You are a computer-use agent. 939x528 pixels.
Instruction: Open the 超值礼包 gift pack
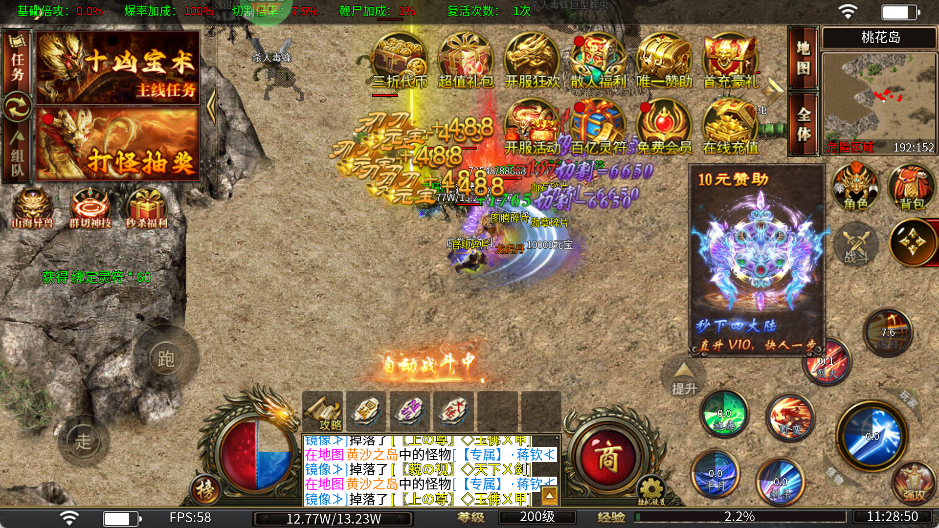point(466,61)
